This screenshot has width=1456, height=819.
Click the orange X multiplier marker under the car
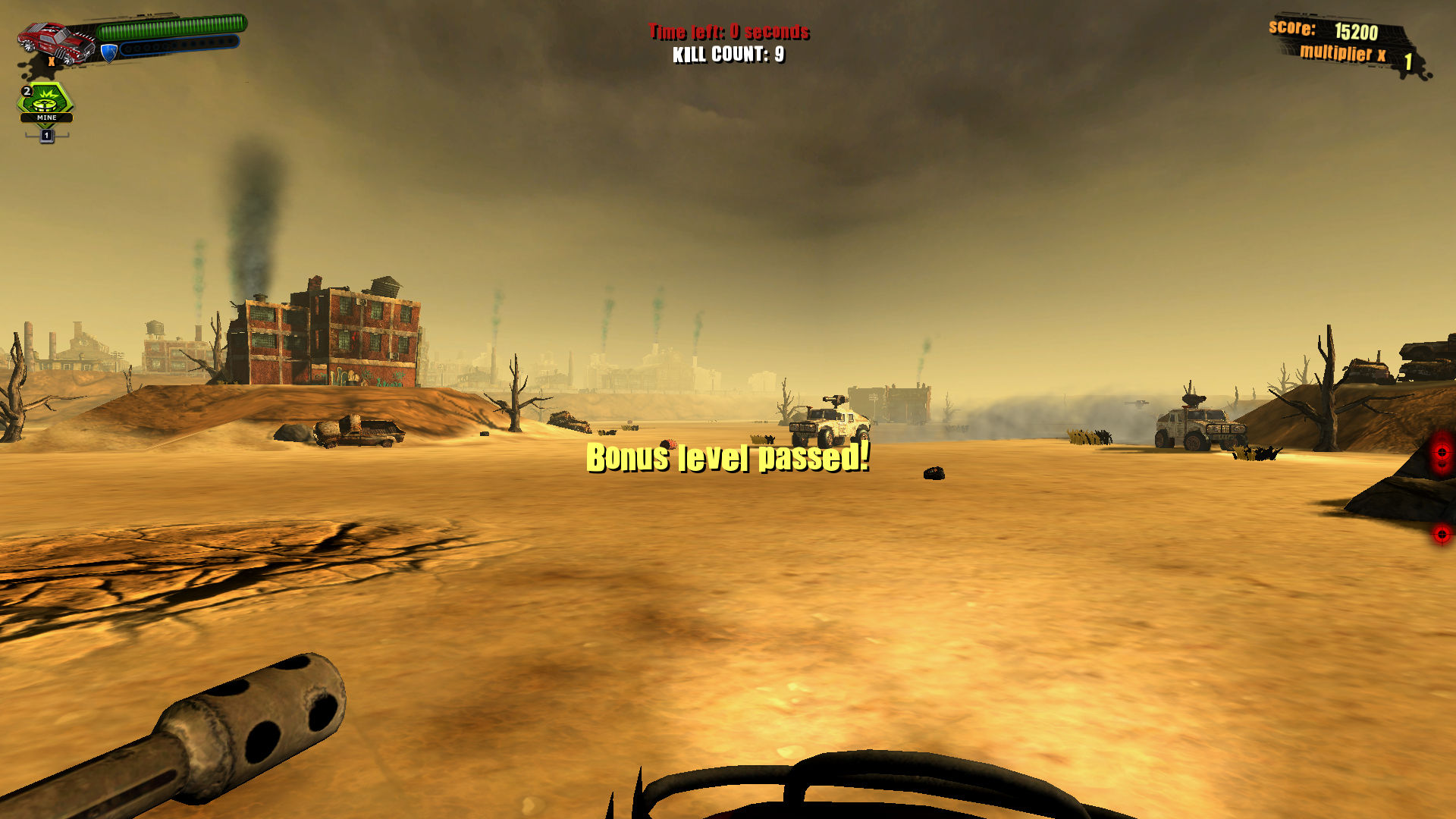click(51, 62)
